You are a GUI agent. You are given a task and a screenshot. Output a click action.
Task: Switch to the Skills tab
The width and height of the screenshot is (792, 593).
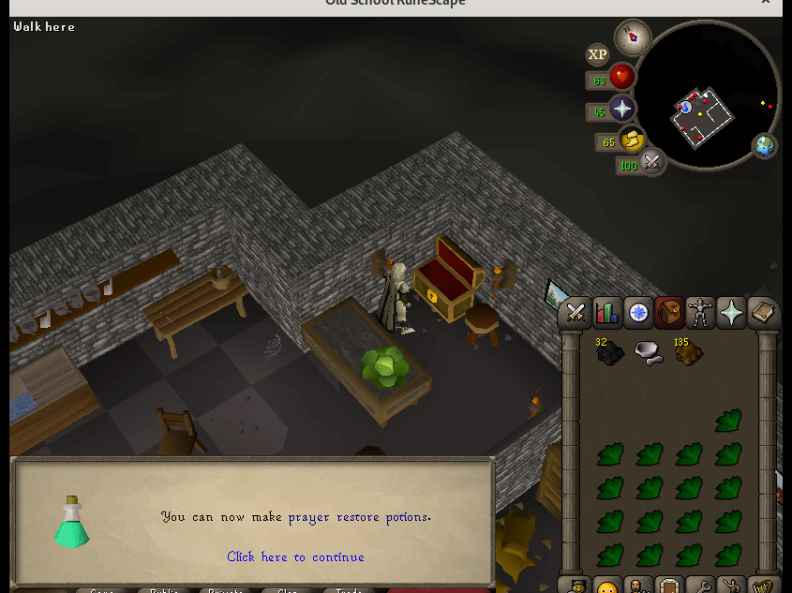[607, 313]
